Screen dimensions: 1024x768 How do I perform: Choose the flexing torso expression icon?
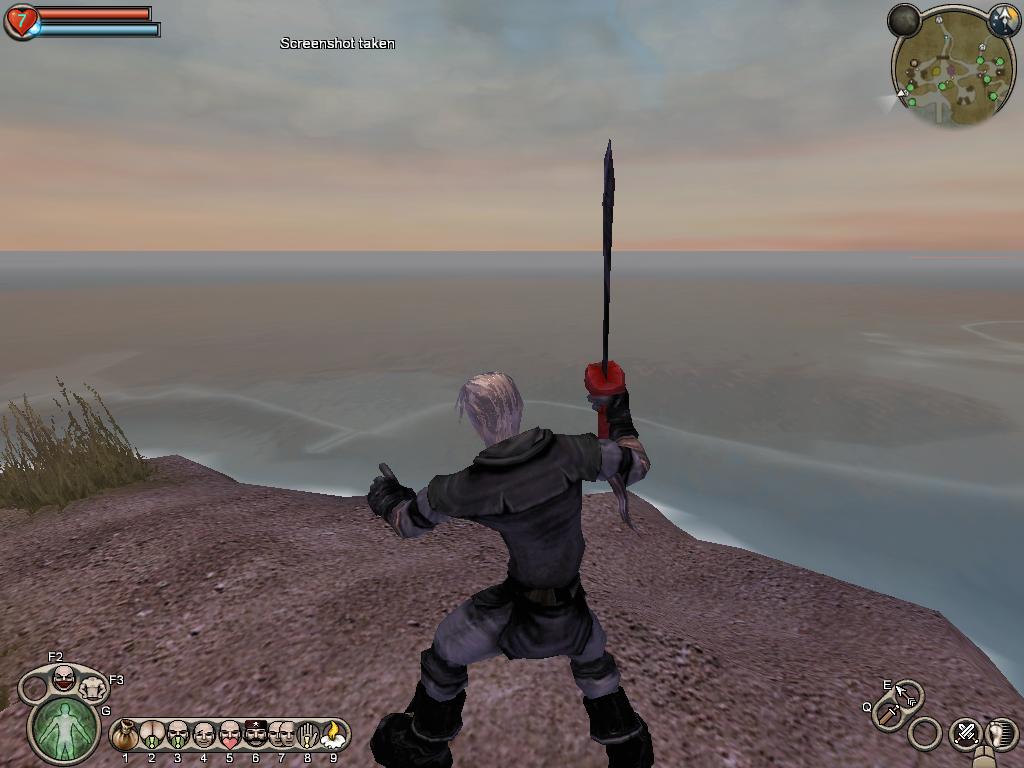pyautogui.click(x=93, y=689)
